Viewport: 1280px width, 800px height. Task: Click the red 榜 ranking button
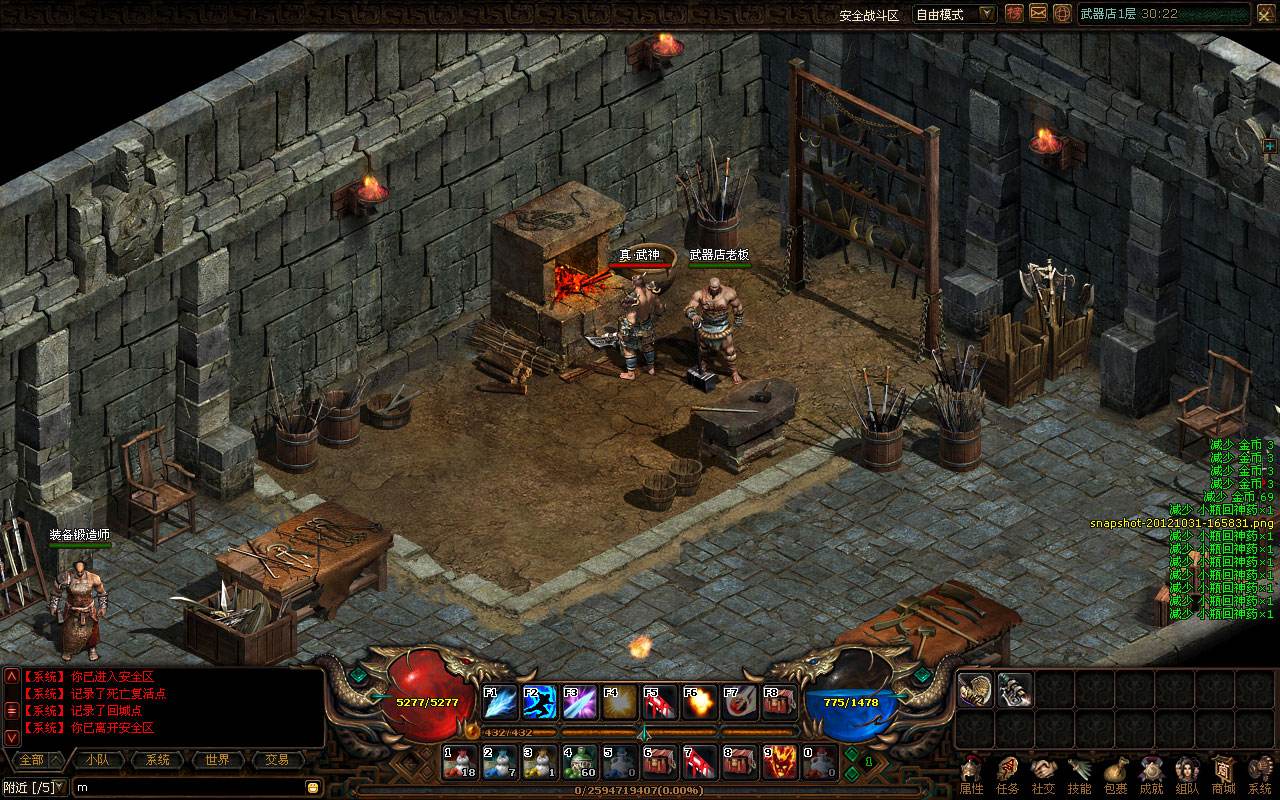1014,13
